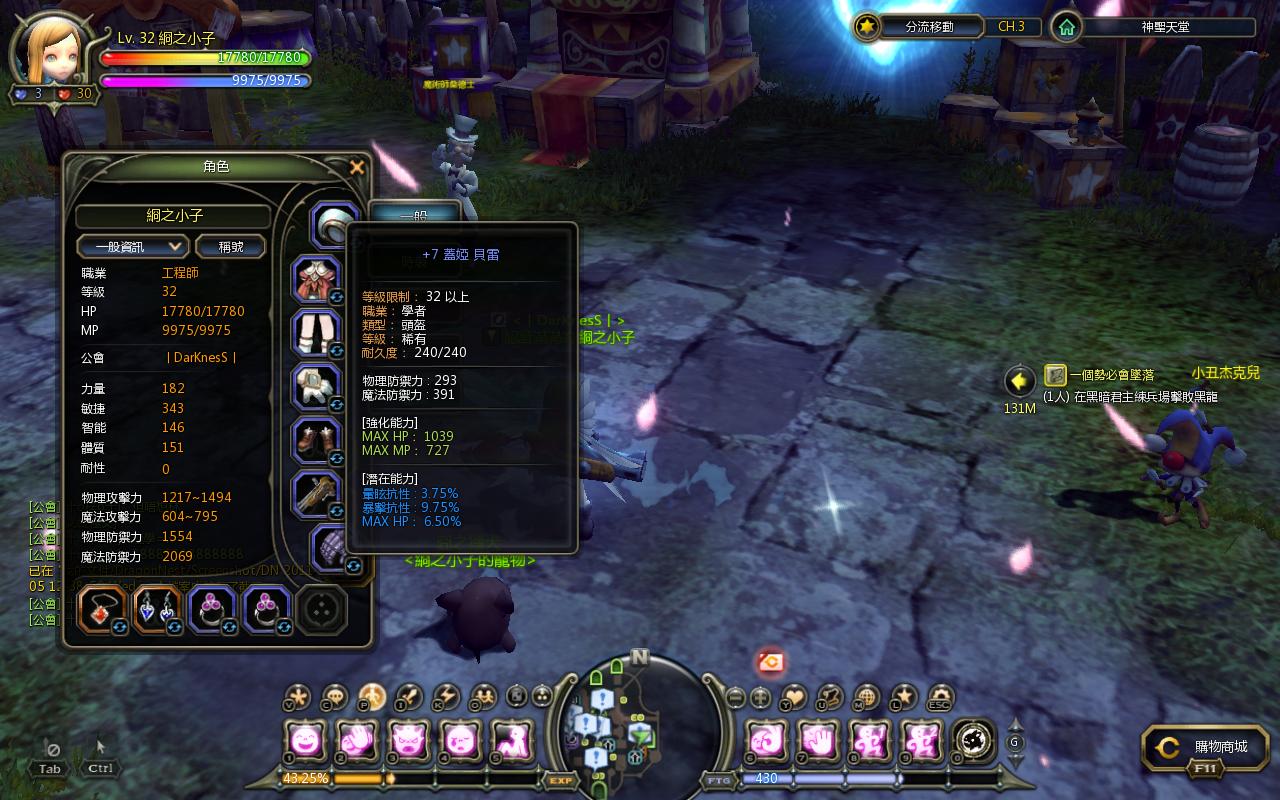Open the 一般資訊 dropdown
Image resolution: width=1280 pixels, height=800 pixels.
click(x=133, y=246)
